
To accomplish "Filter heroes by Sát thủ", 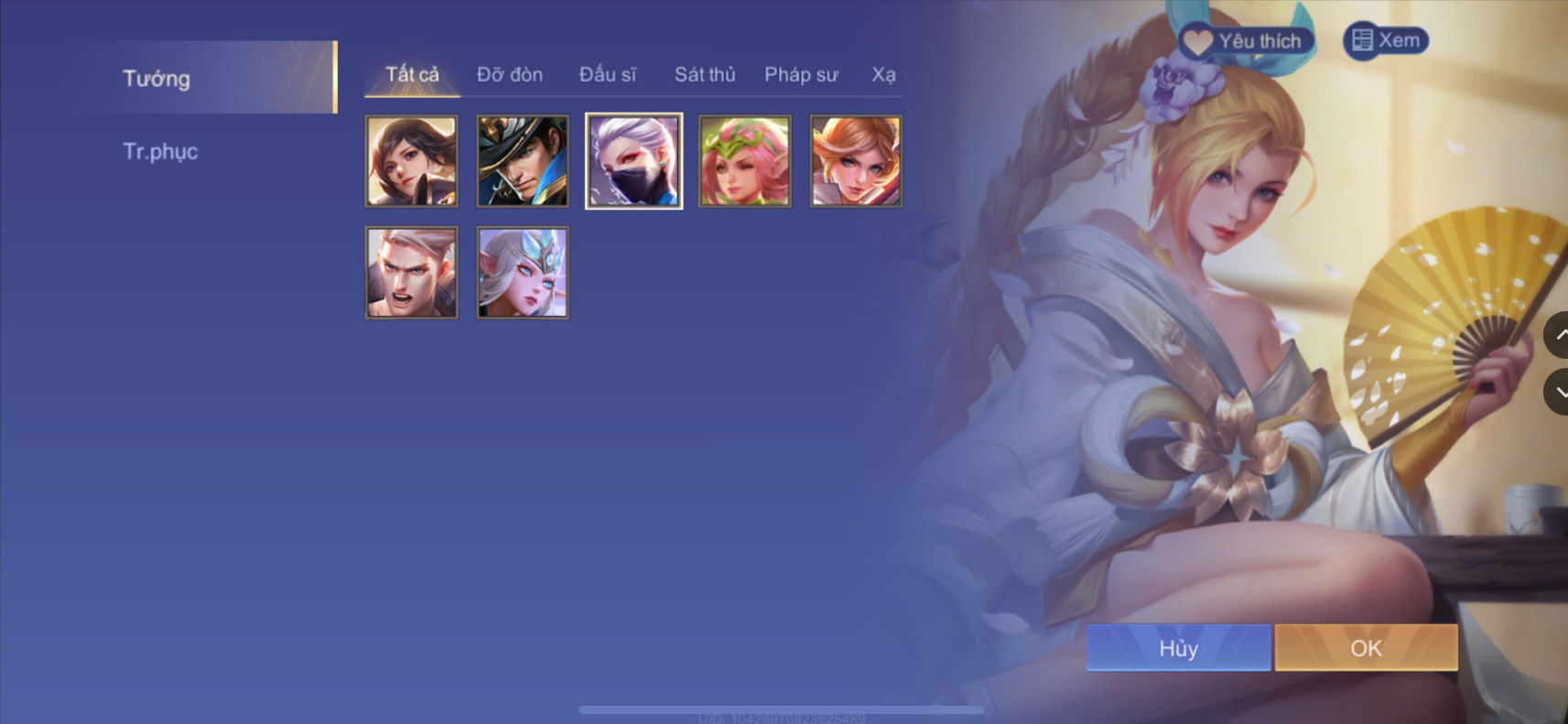I will [x=705, y=75].
